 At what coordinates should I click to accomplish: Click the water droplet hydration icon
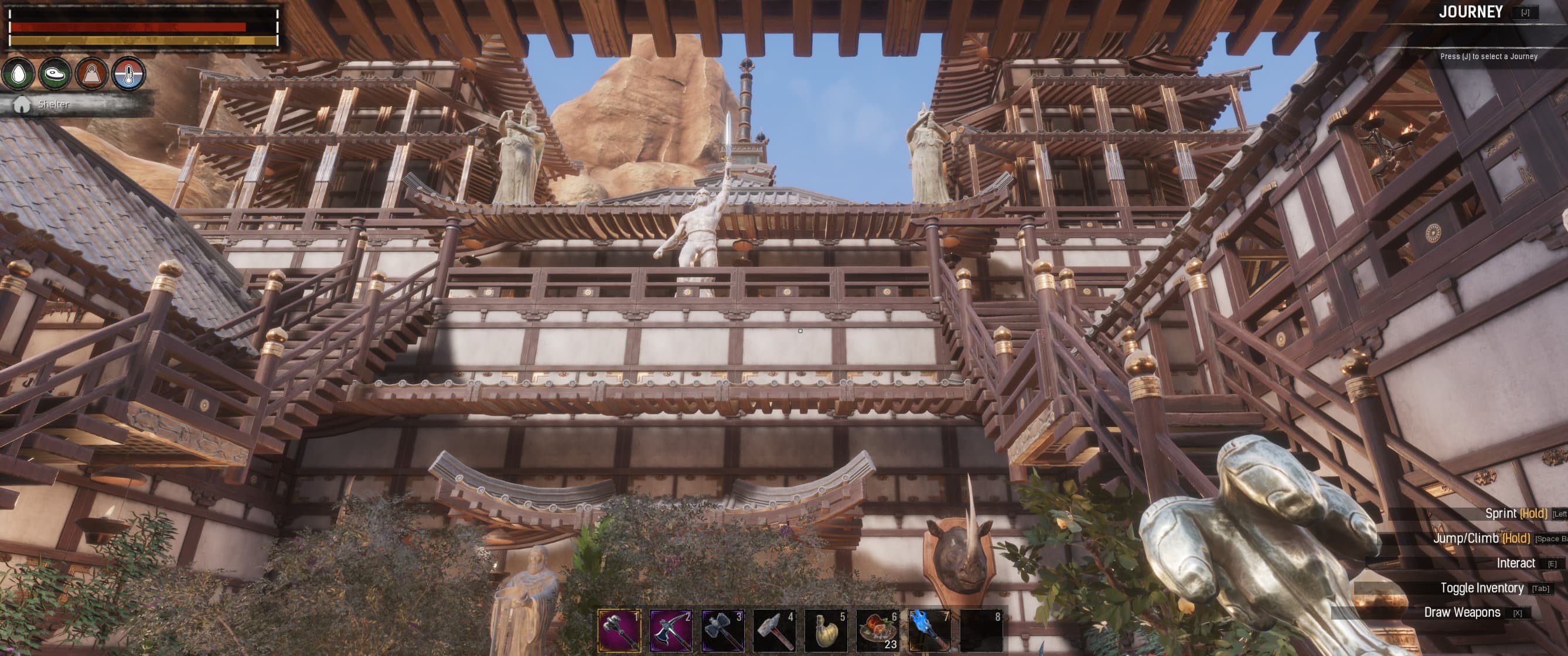coord(19,75)
